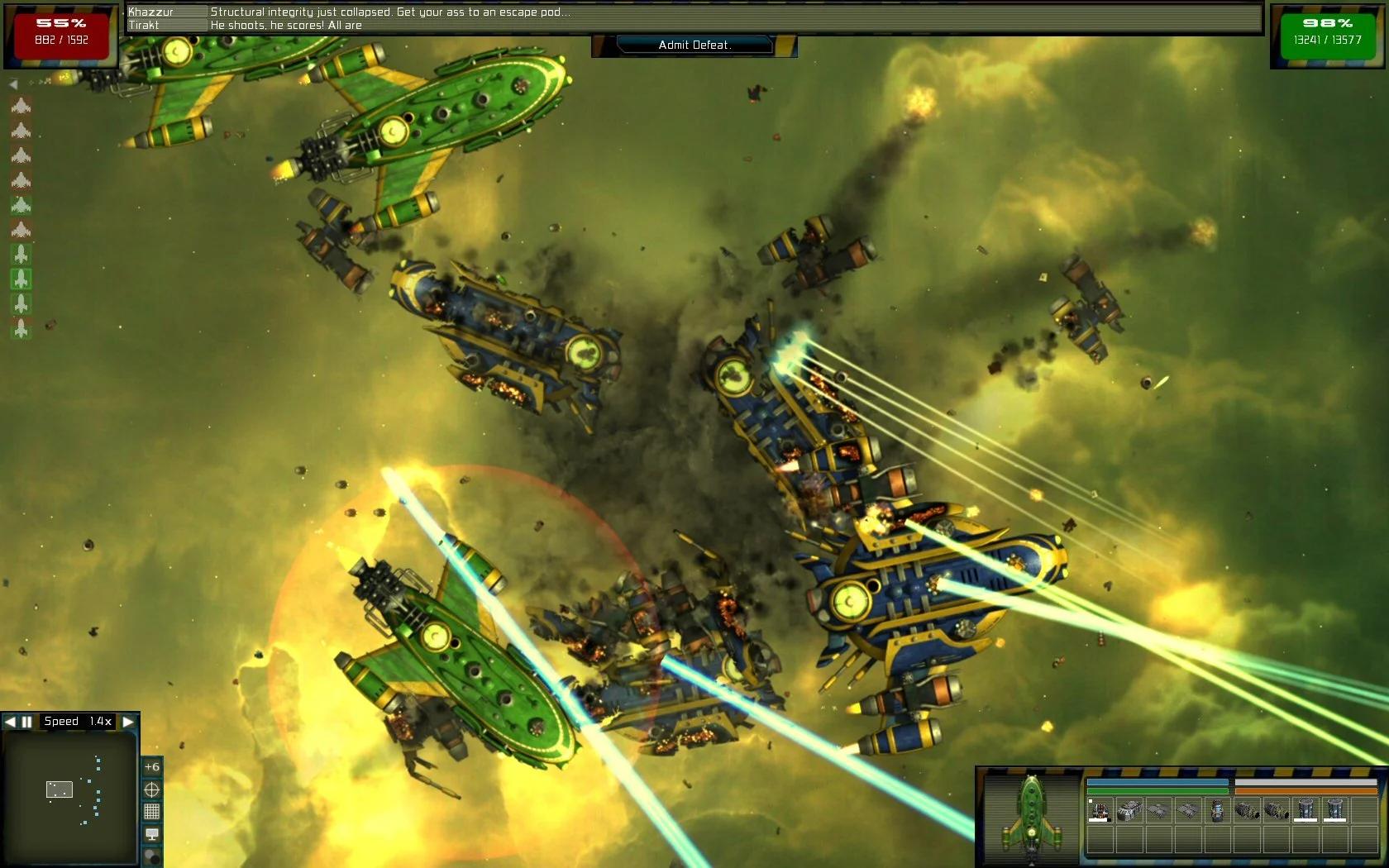This screenshot has height=868, width=1389.
Task: Click an engine module icon in the ship panel
Action: (x=1246, y=811)
